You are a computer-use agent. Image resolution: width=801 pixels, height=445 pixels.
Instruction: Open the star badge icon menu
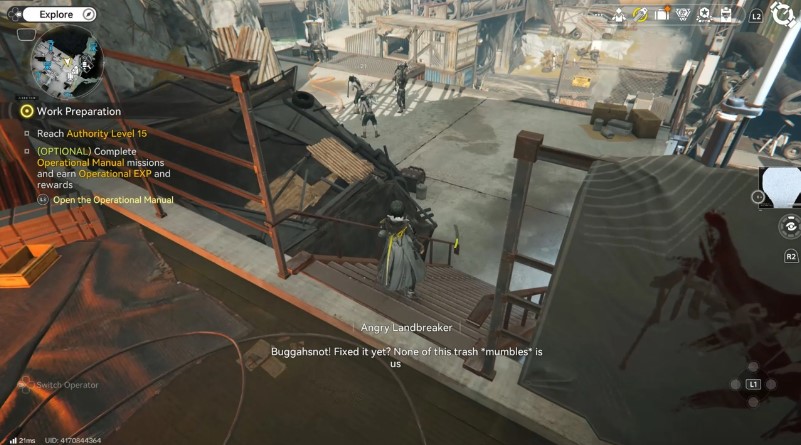pos(704,14)
